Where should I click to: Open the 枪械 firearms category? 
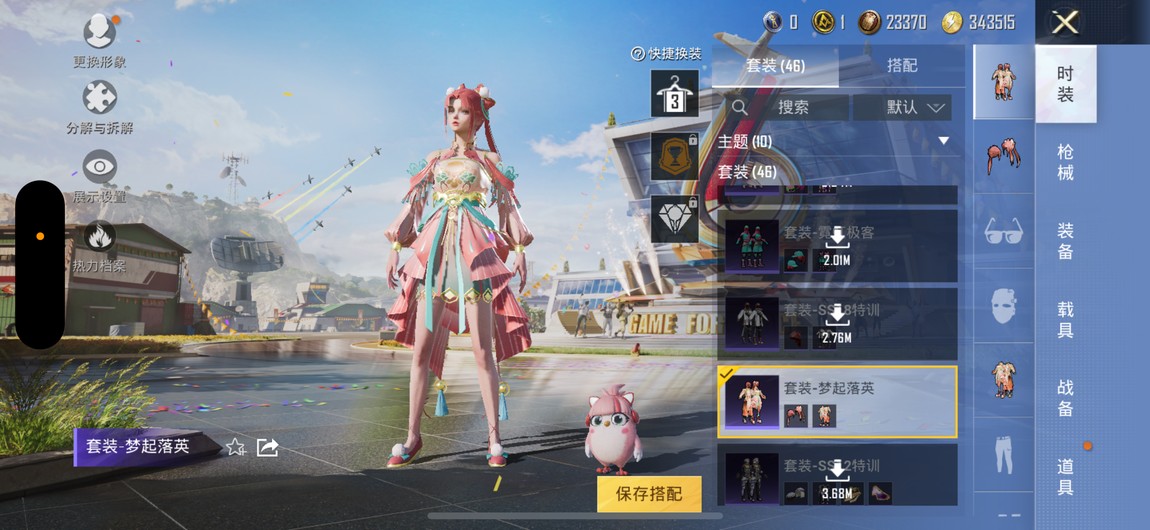pos(1065,162)
